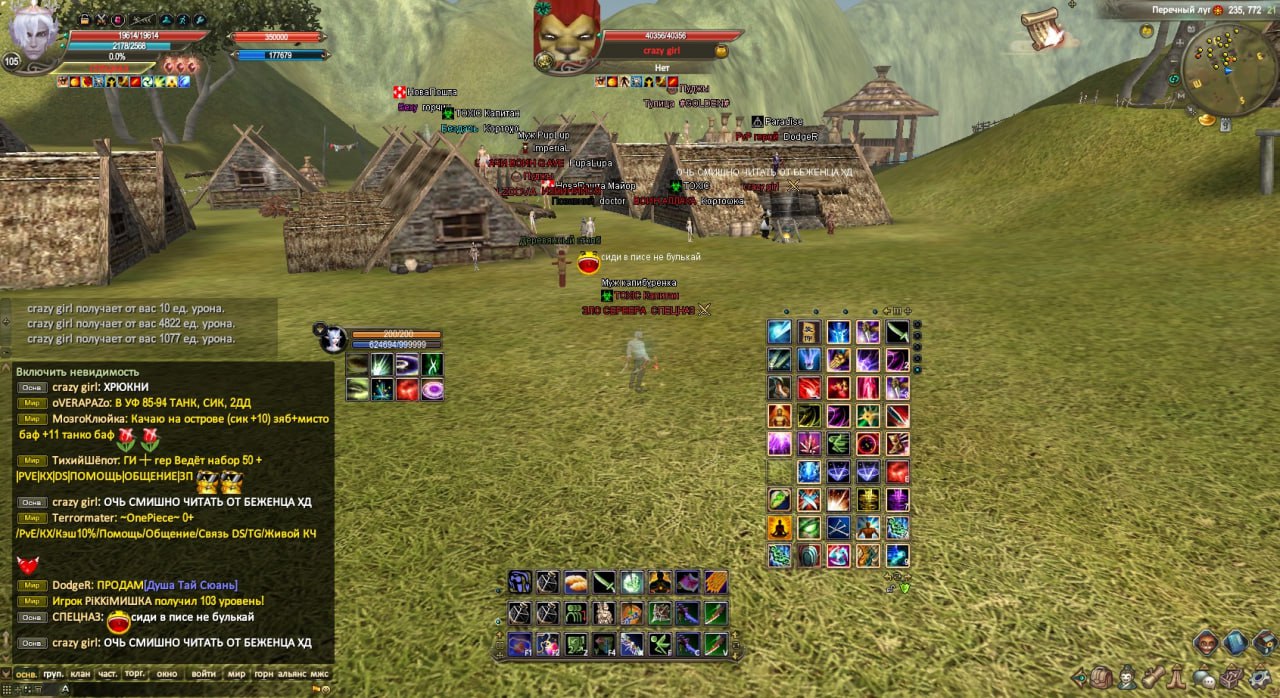Open the chat bubbles social menu
This screenshot has height=698, width=1280.
1206,678
